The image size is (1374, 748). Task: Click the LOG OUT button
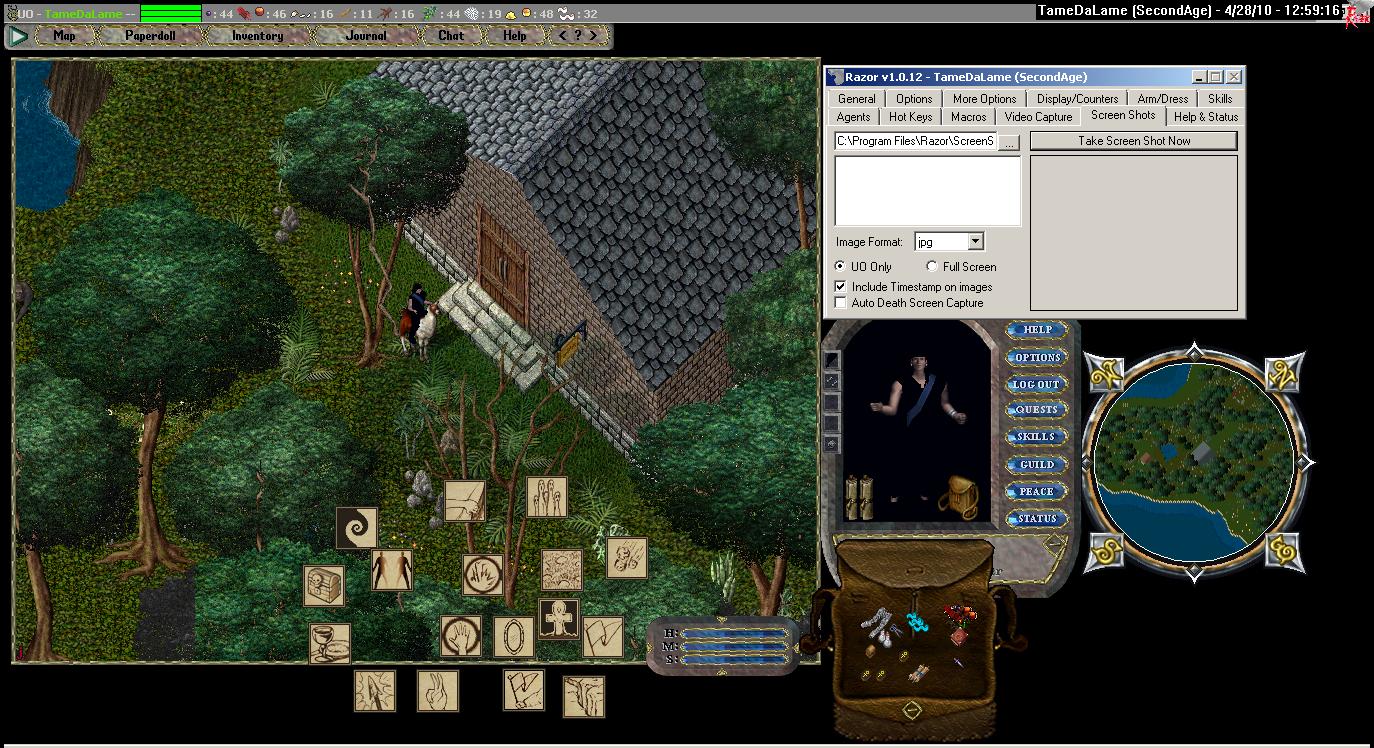(1036, 384)
